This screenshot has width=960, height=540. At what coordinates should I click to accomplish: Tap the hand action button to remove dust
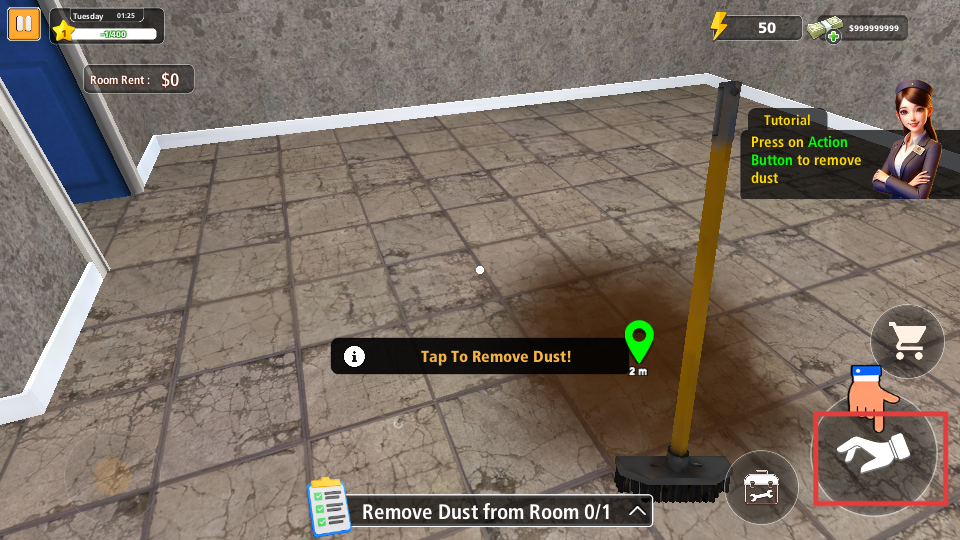click(x=880, y=458)
